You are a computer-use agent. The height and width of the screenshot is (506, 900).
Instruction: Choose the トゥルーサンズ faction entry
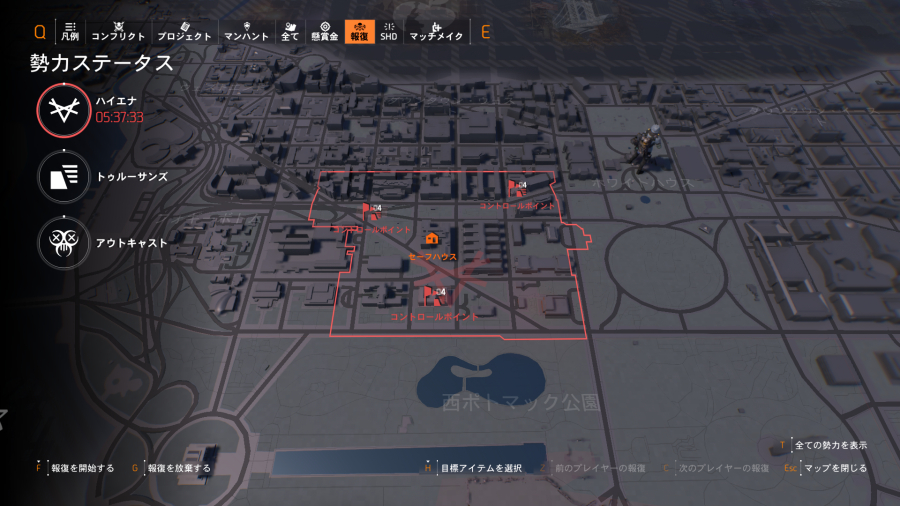[x=64, y=176]
